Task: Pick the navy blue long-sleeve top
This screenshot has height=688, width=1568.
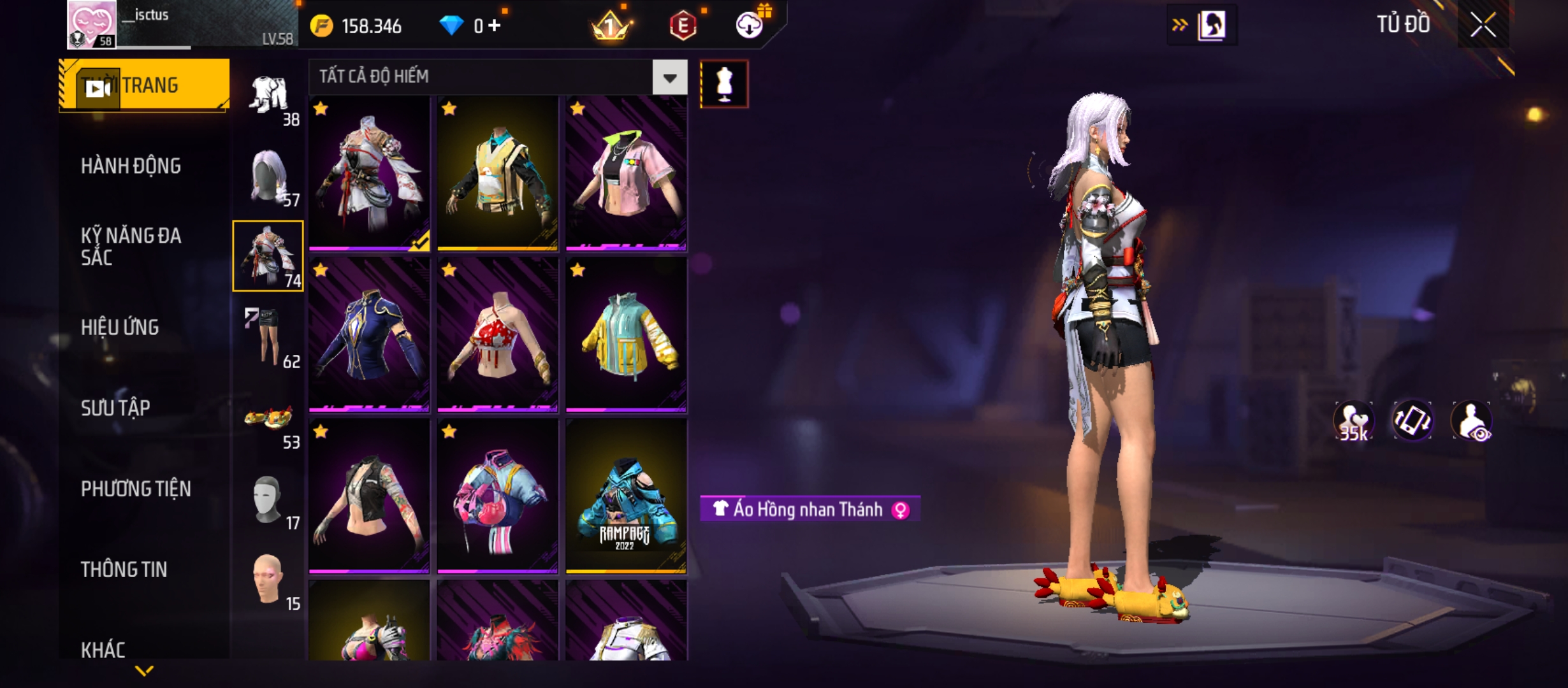Action: (x=369, y=335)
